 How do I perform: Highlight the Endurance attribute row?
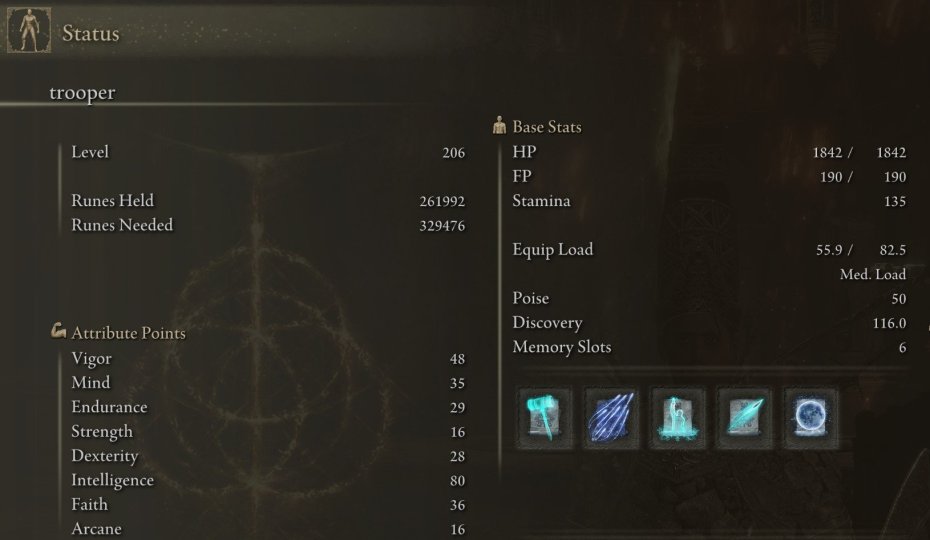(267, 407)
